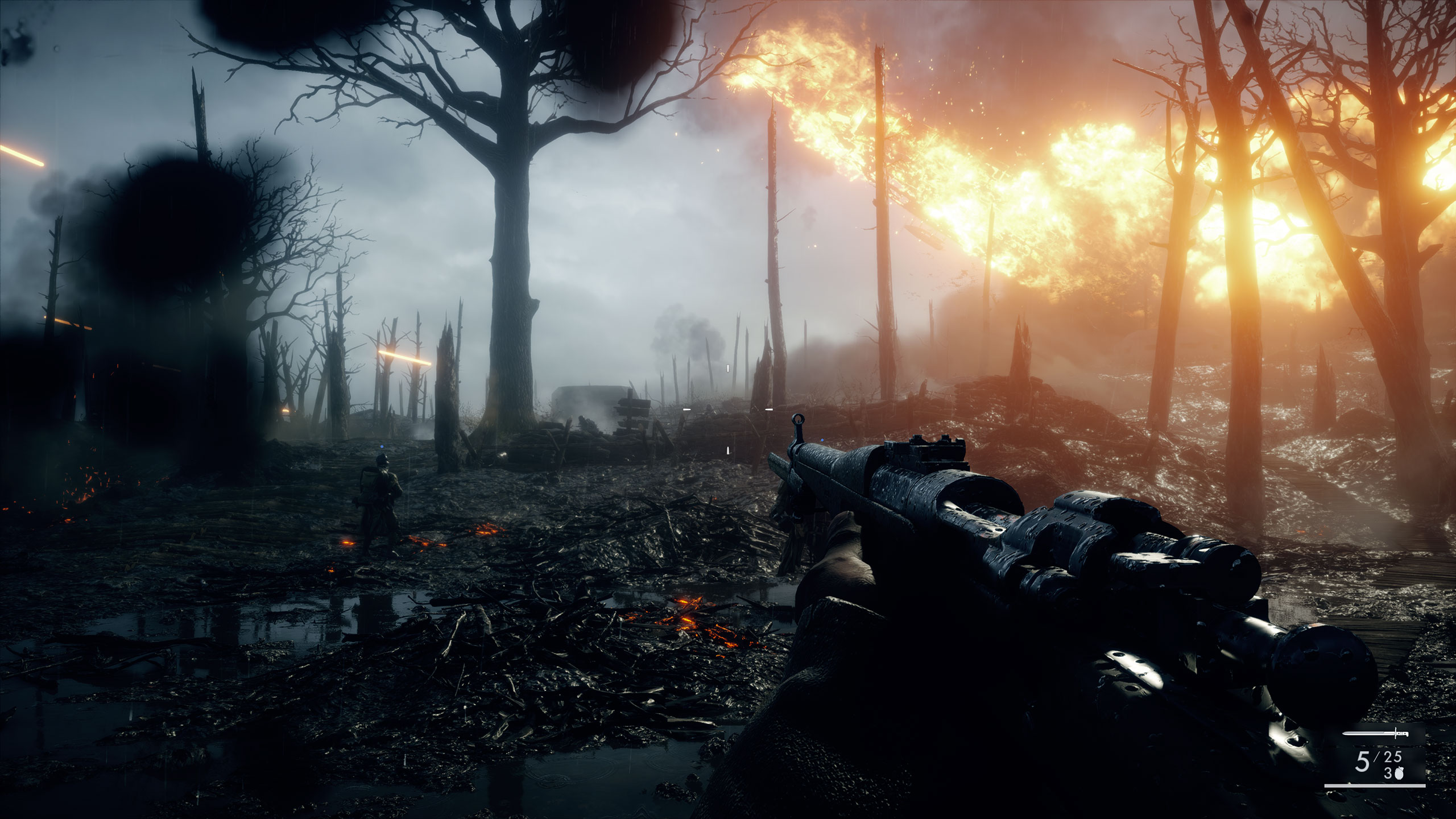Click the top crosshair tick mark
Viewport: 1456px width, 819px height.
[x=728, y=369]
